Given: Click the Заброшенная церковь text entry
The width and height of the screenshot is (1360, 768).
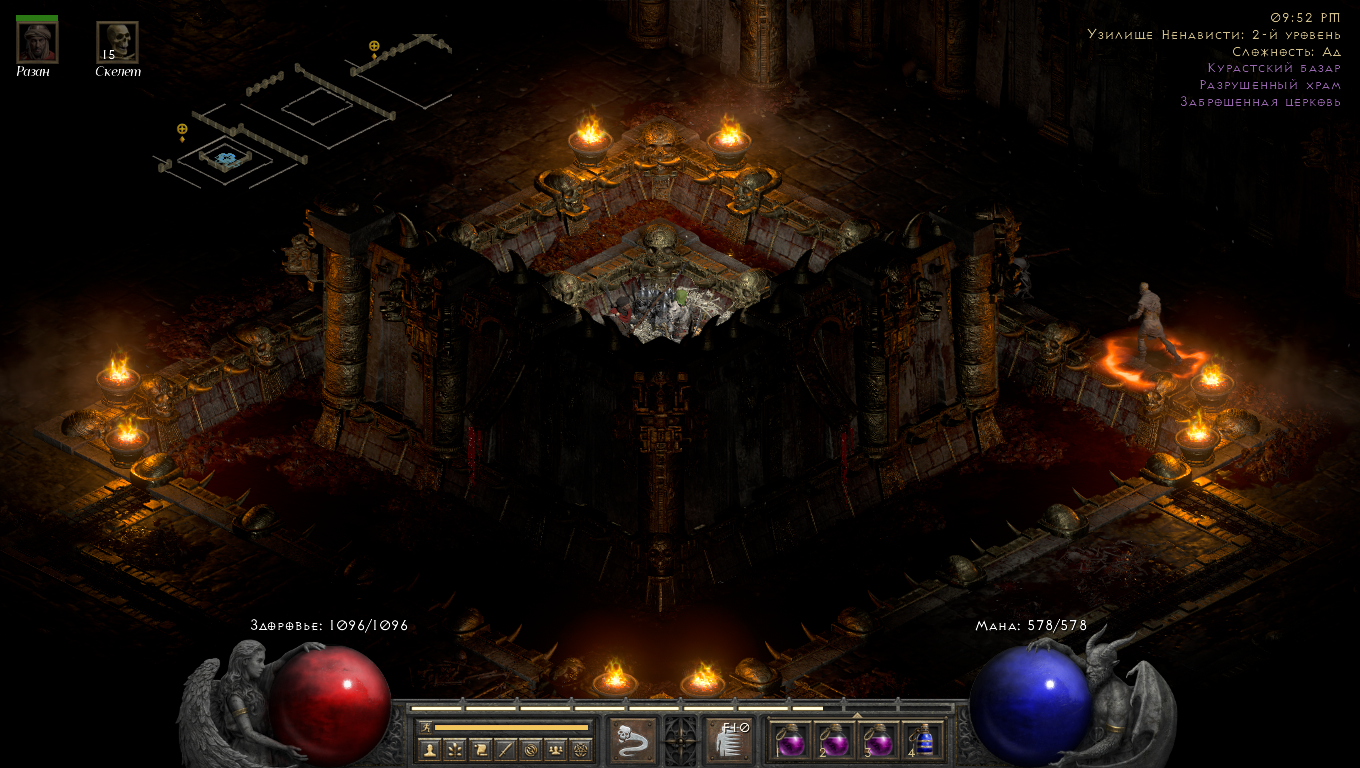Looking at the screenshot, I should point(1262,102).
